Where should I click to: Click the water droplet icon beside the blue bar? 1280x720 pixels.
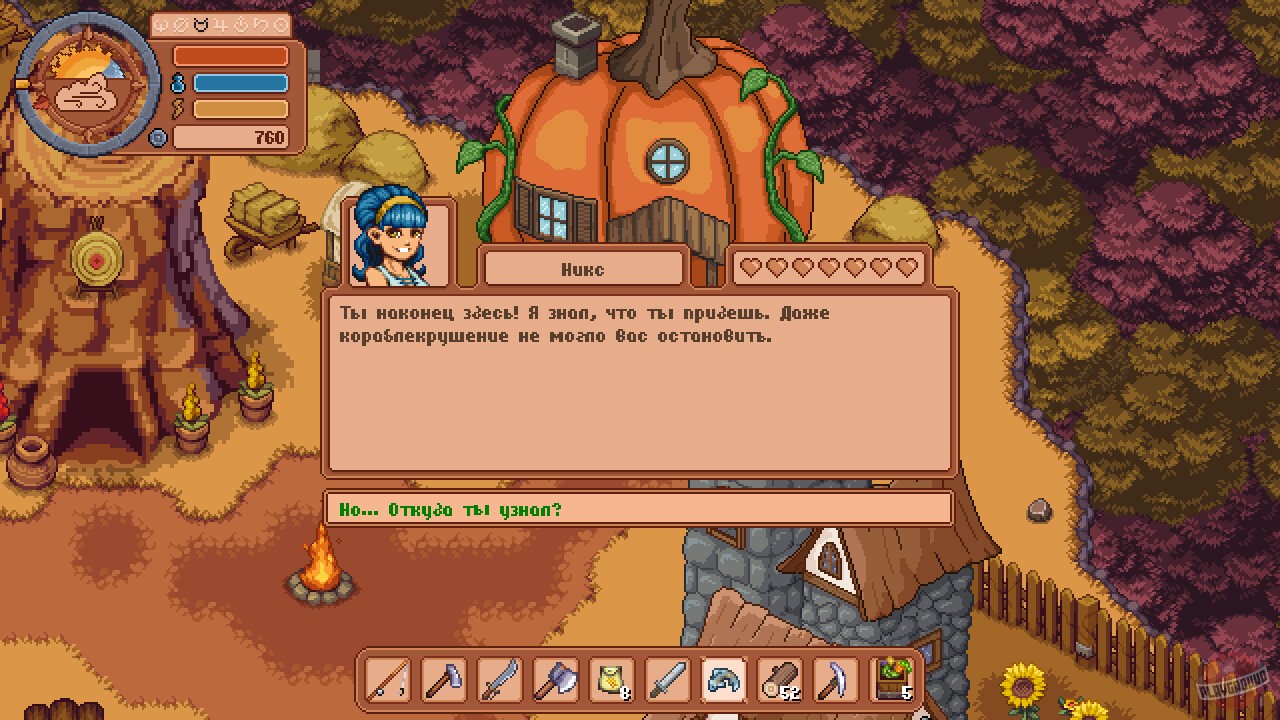click(177, 82)
